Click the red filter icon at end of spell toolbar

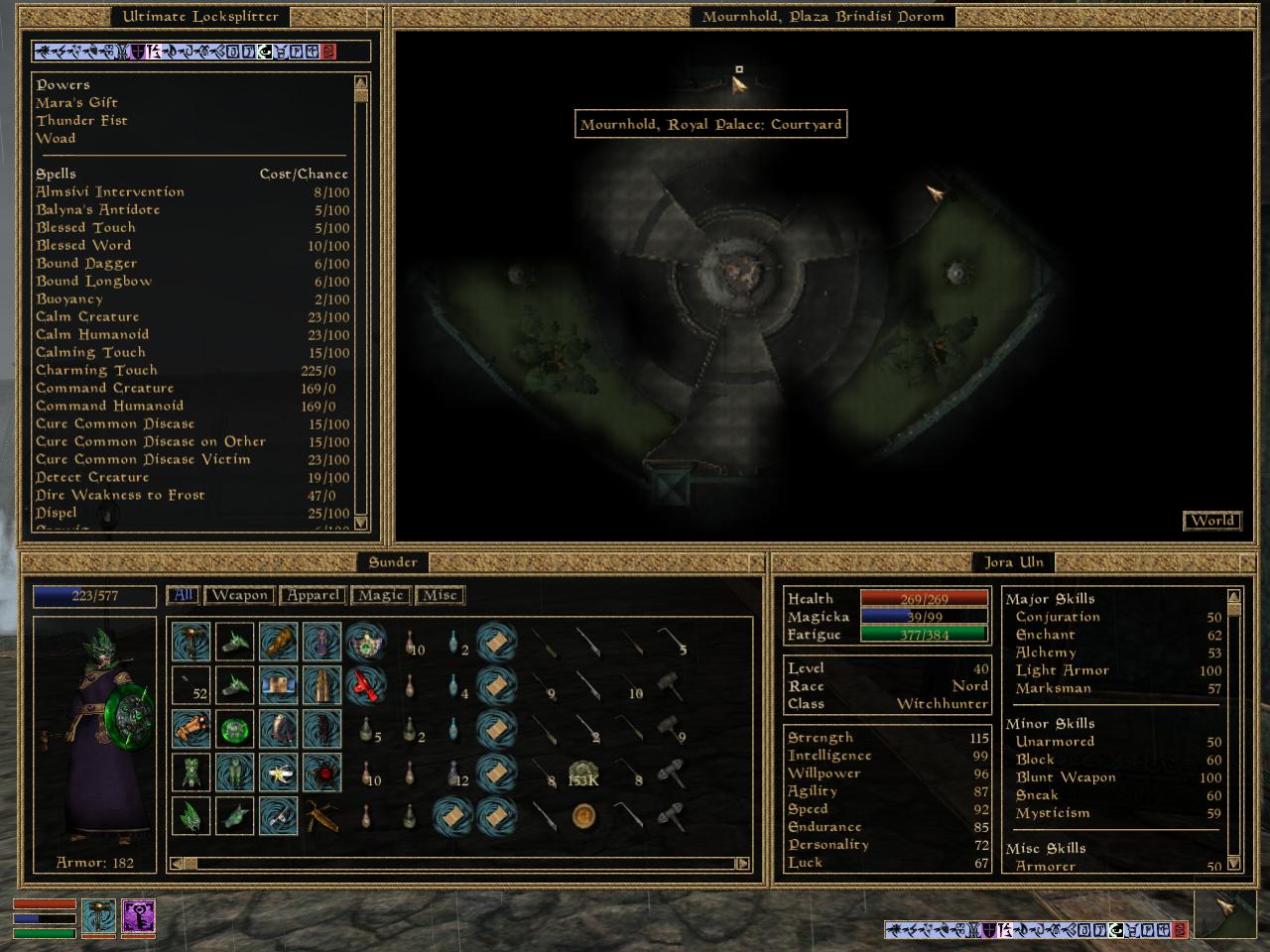[330, 52]
